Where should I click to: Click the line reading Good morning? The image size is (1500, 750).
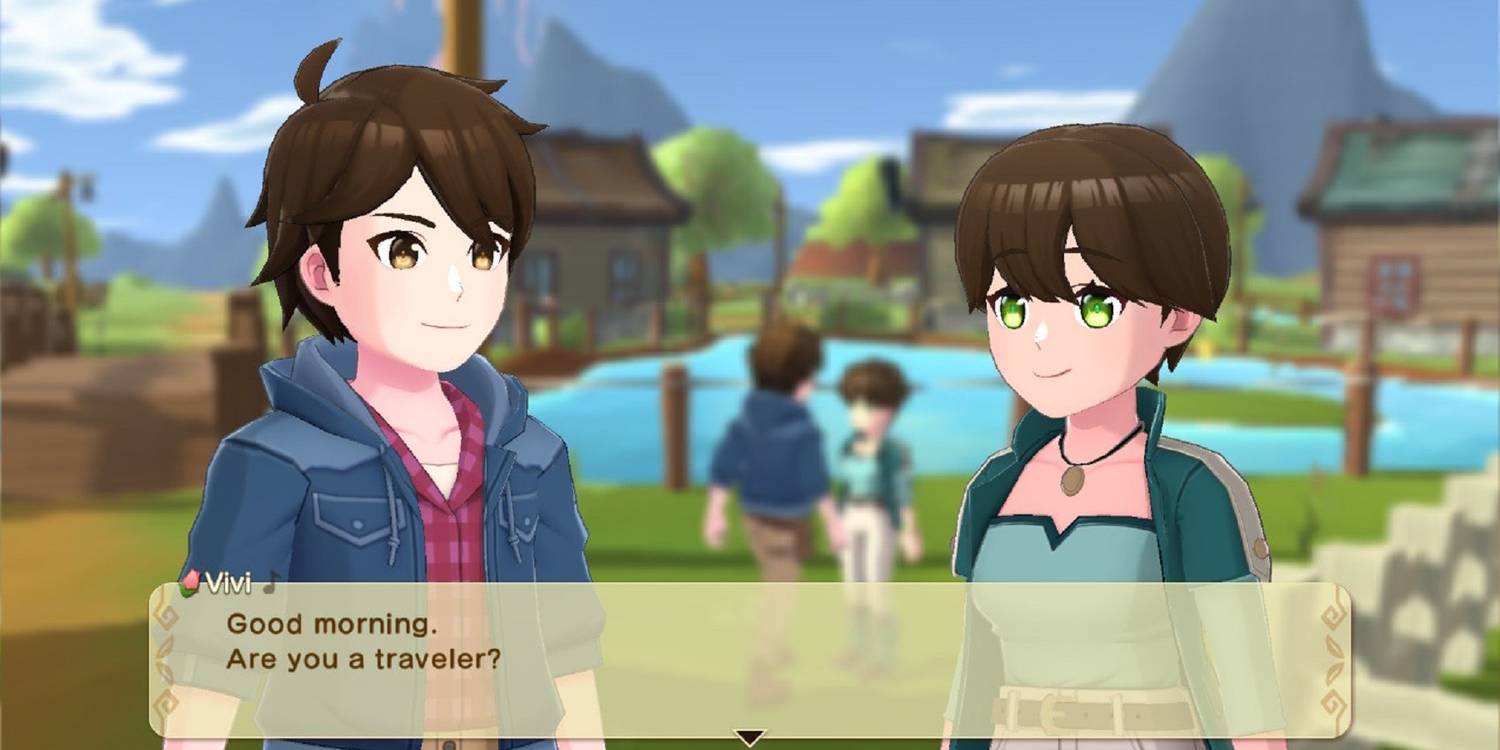[330, 624]
